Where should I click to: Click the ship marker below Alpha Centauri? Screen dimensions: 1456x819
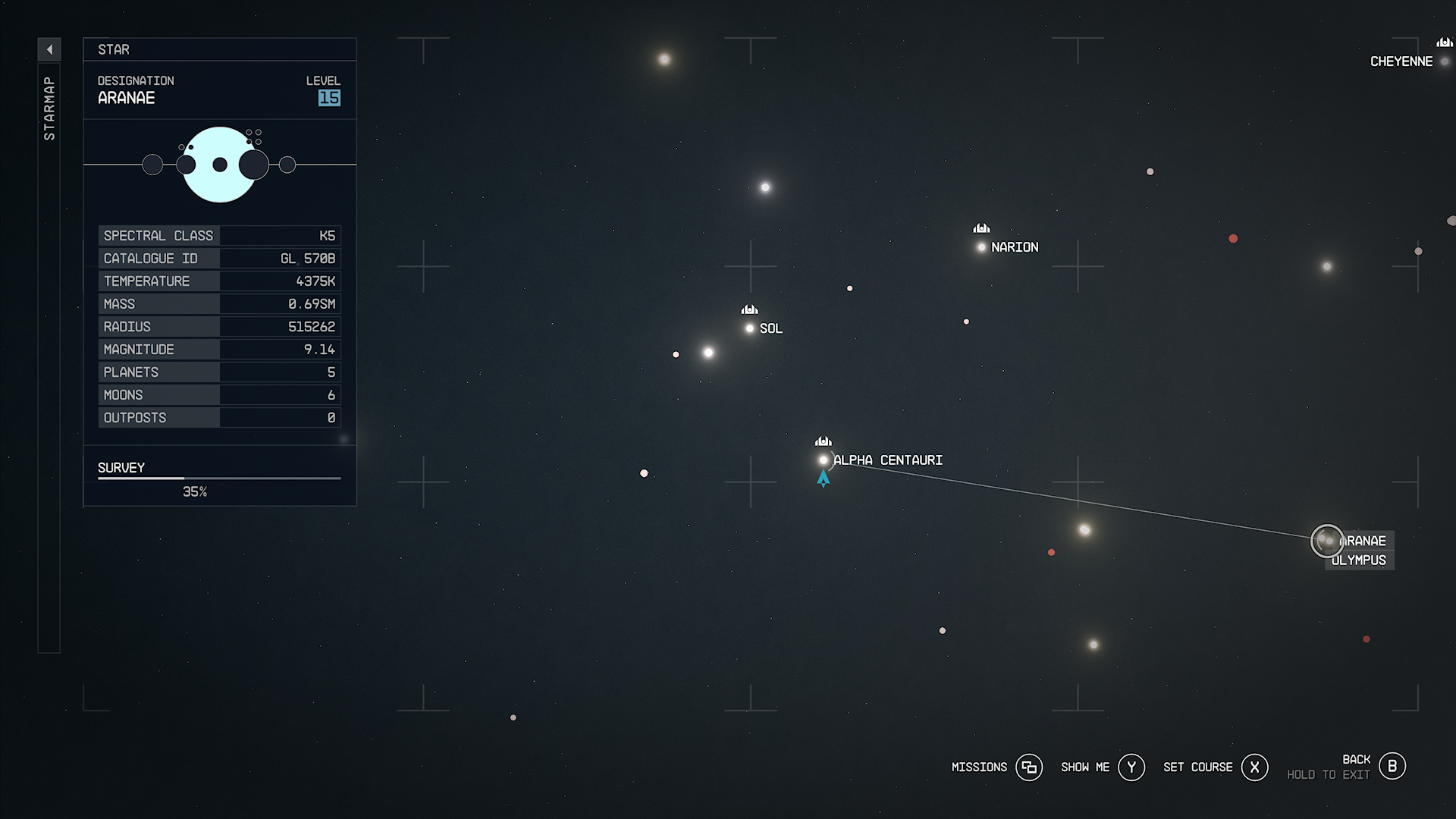coord(824,478)
